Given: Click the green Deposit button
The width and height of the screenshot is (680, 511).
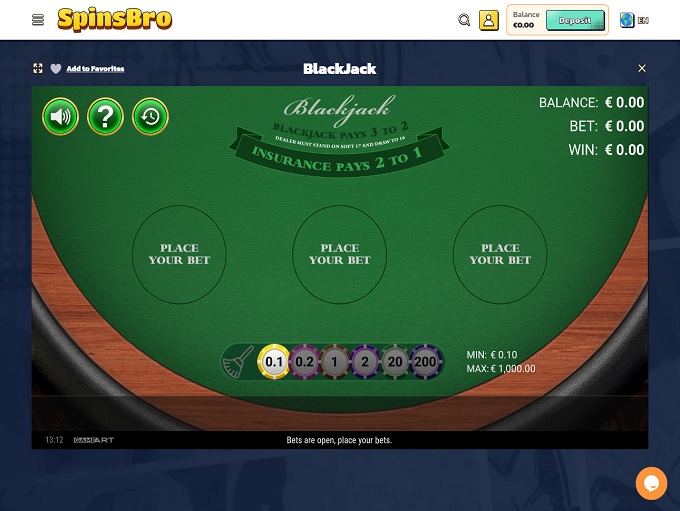Looking at the screenshot, I should [575, 20].
